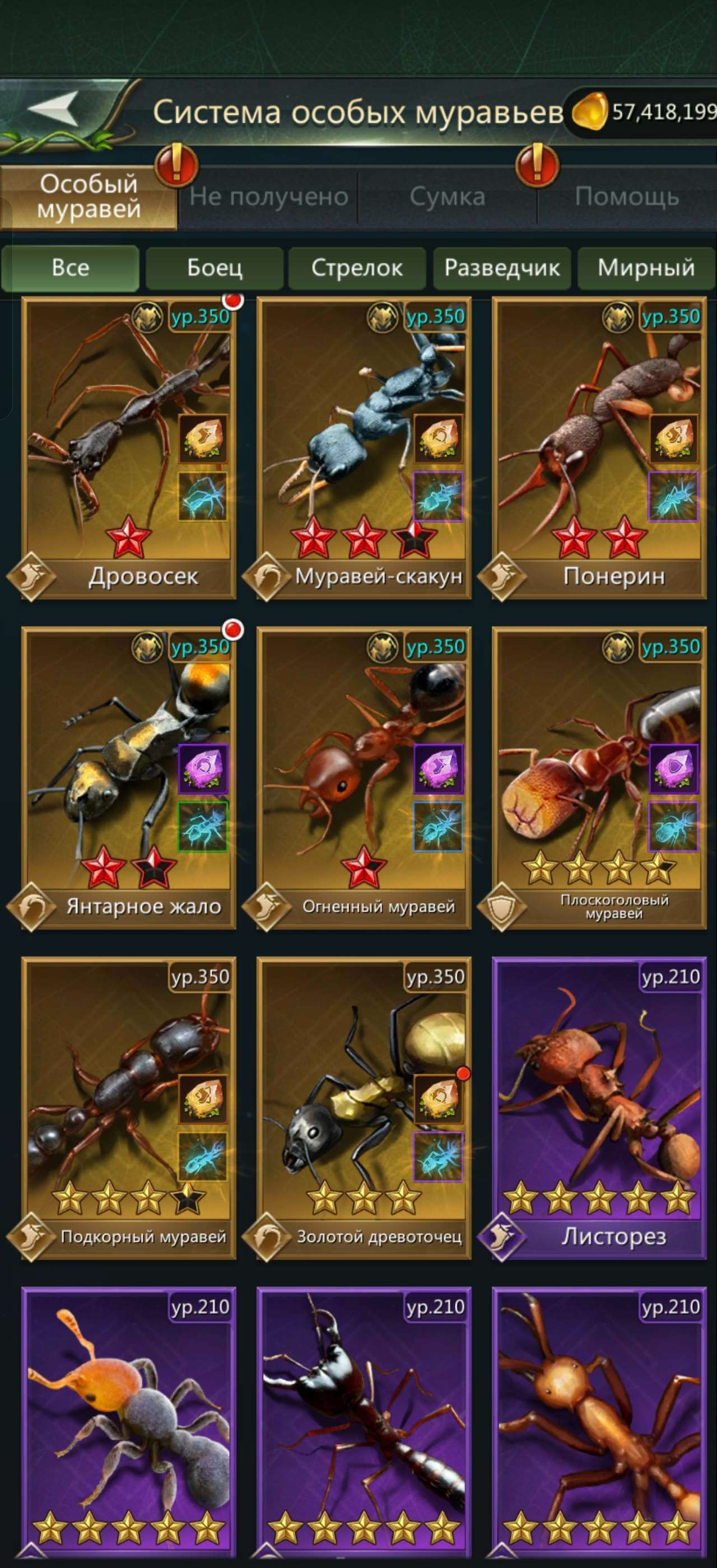Viewport: 717px width, 1568px height.
Task: Switch to the Не получено tab
Action: (268, 196)
